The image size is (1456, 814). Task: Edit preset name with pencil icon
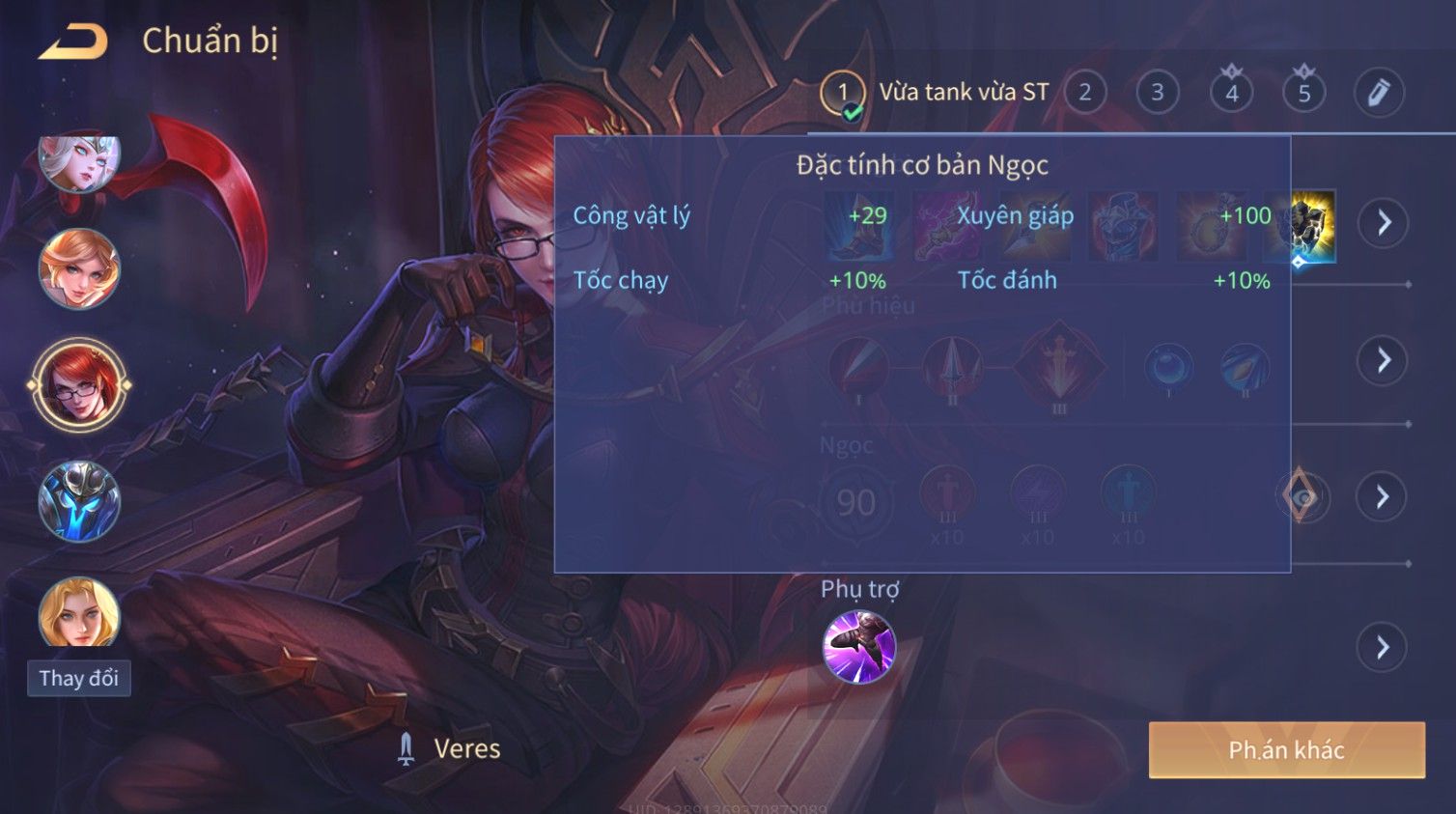(x=1378, y=93)
